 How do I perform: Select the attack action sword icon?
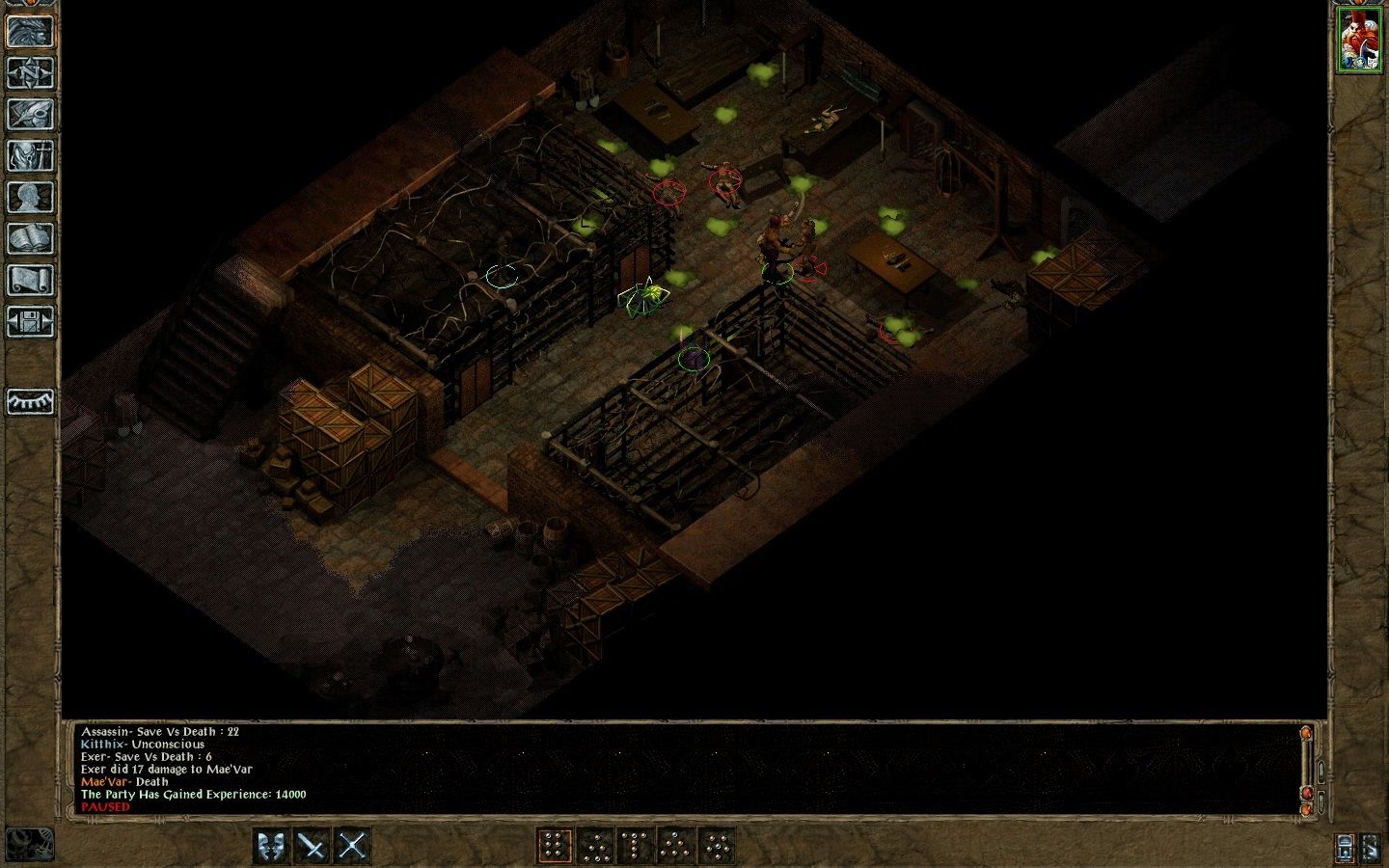(310, 846)
